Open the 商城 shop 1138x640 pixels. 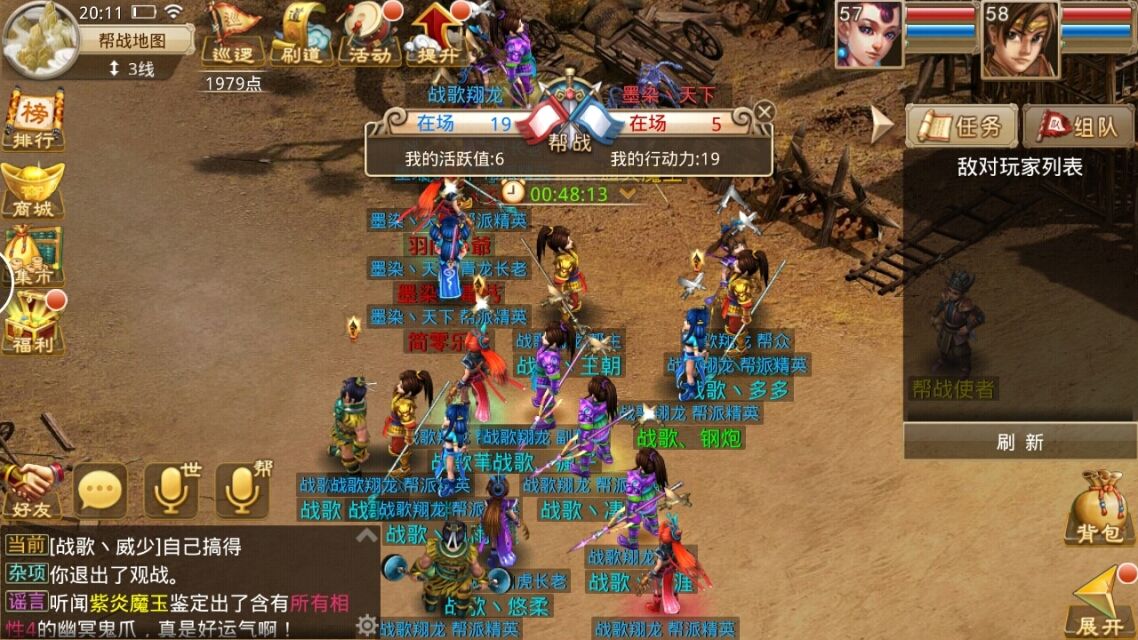point(33,188)
